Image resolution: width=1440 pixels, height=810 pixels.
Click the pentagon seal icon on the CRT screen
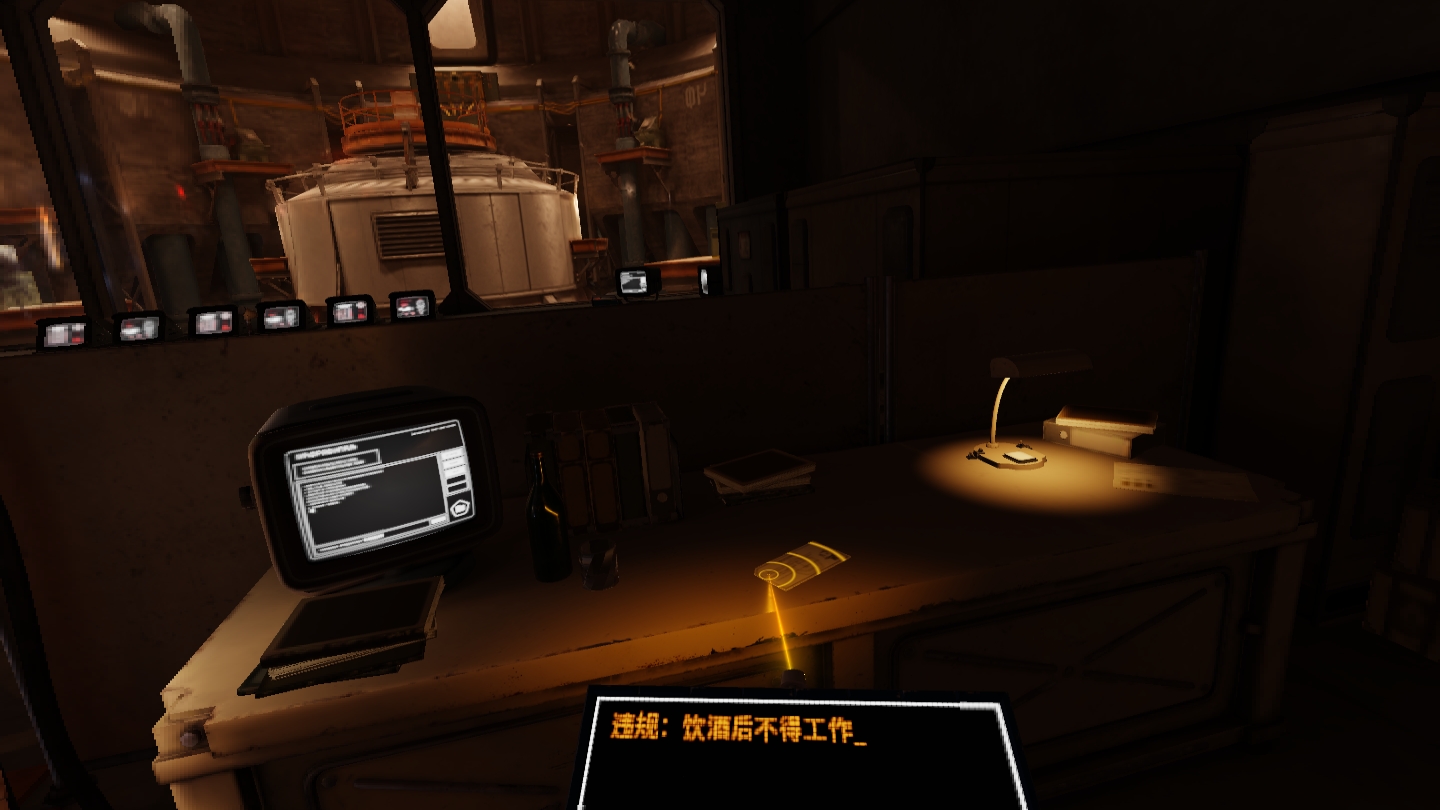tap(461, 508)
